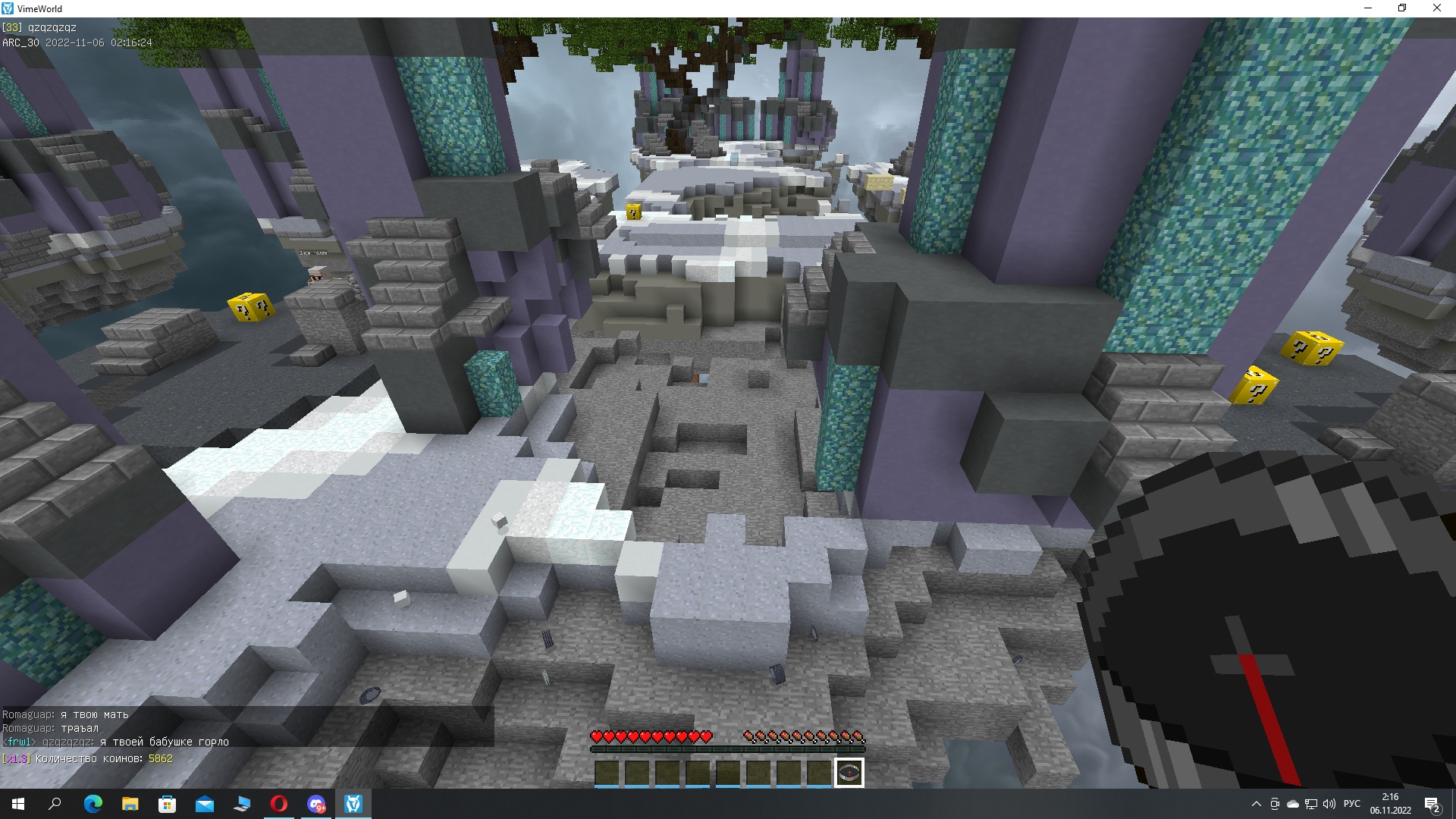Minimize the VimeWorld window
1456x819 pixels.
pyautogui.click(x=1368, y=8)
